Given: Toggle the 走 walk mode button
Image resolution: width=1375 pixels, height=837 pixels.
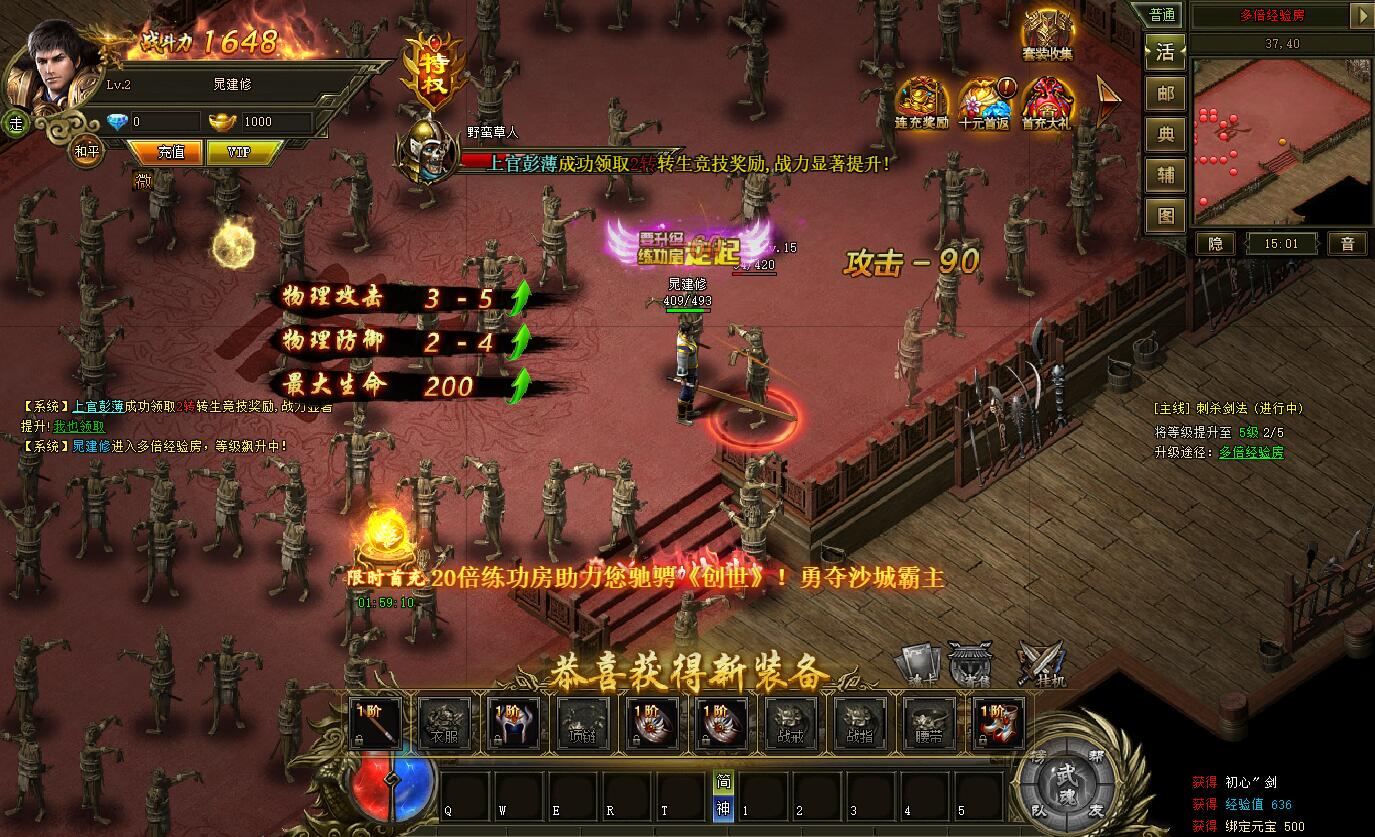Looking at the screenshot, I should coord(16,123).
